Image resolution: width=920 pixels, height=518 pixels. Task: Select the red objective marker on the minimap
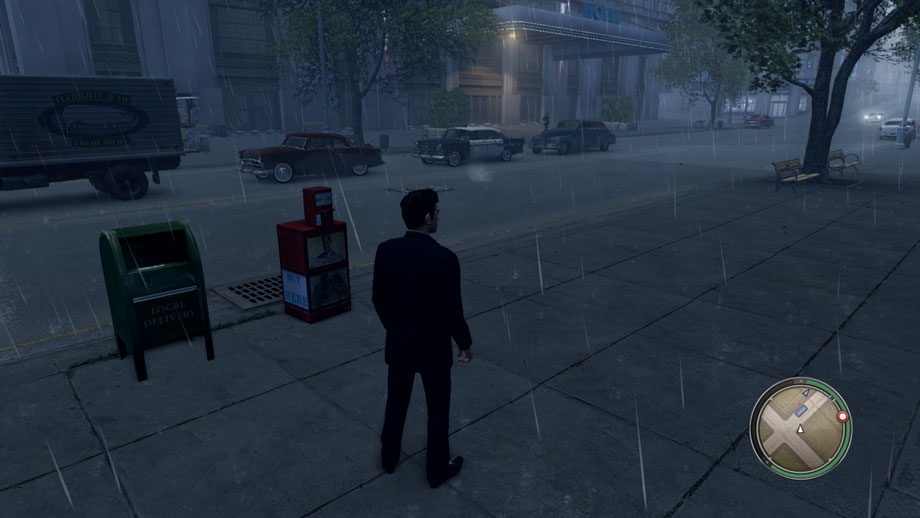pyautogui.click(x=842, y=416)
